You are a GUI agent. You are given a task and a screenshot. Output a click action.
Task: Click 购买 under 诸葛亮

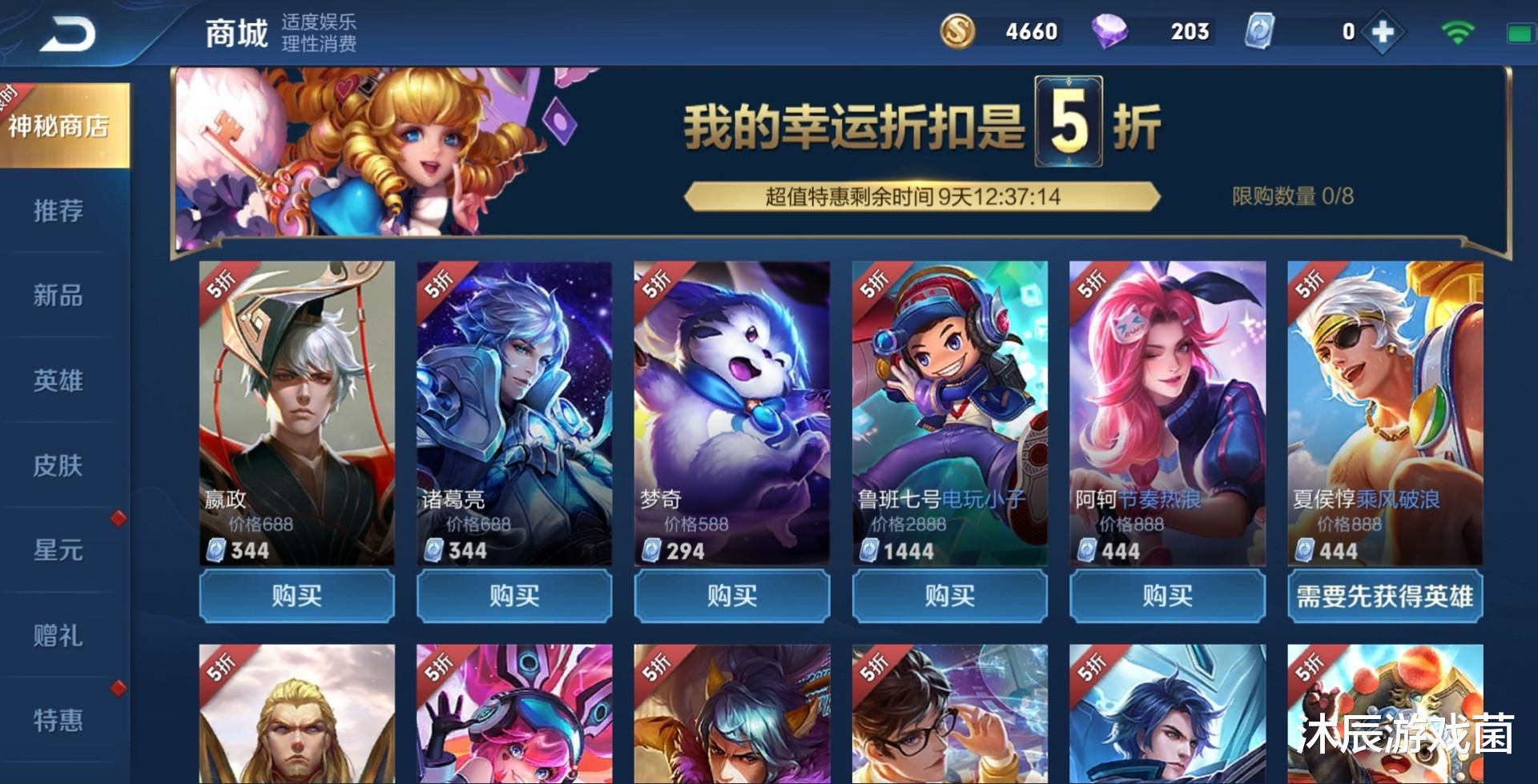pos(513,596)
